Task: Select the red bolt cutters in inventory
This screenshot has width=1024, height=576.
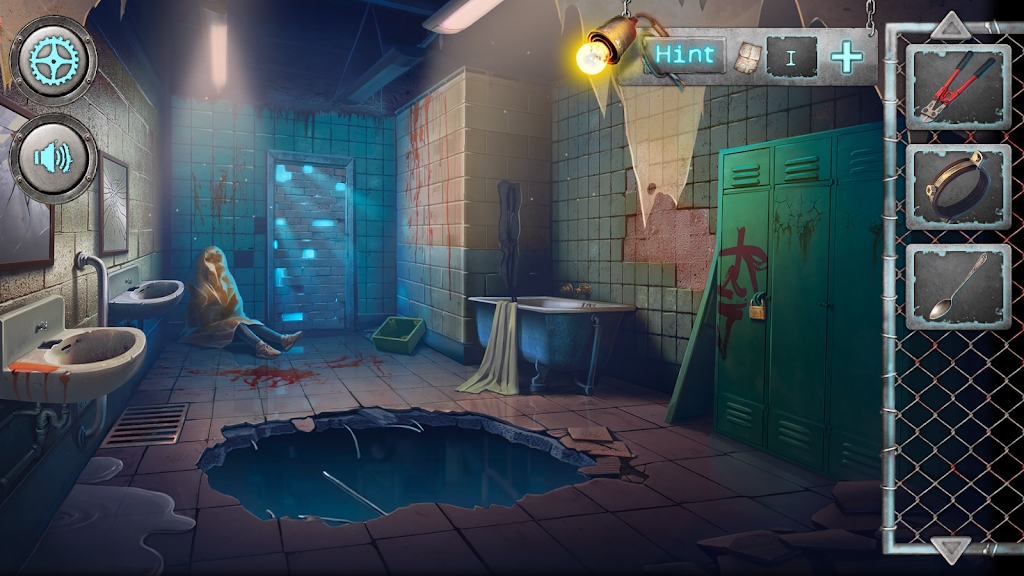Action: point(958,88)
